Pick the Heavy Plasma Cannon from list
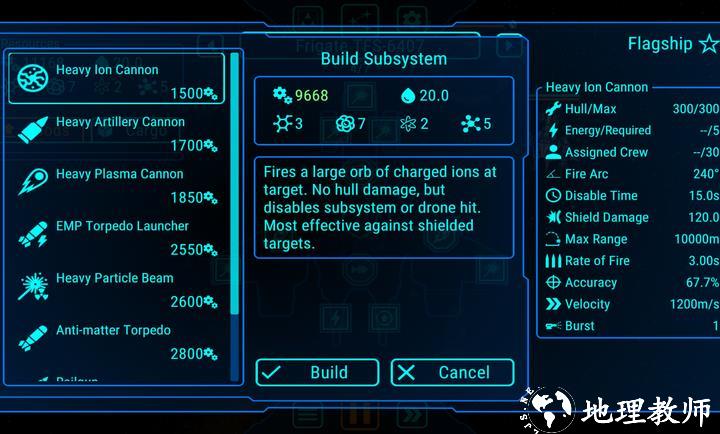 (116, 183)
